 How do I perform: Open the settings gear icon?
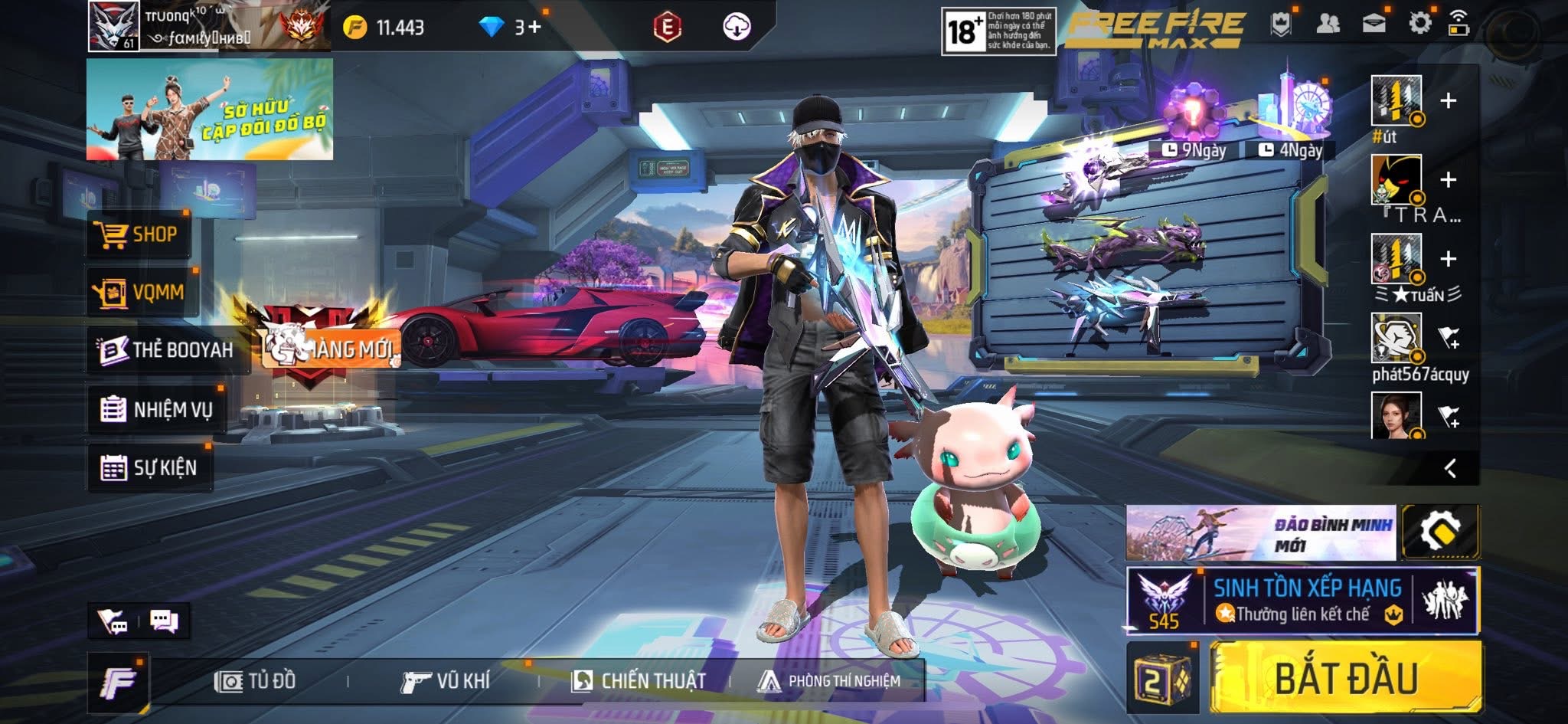1419,24
